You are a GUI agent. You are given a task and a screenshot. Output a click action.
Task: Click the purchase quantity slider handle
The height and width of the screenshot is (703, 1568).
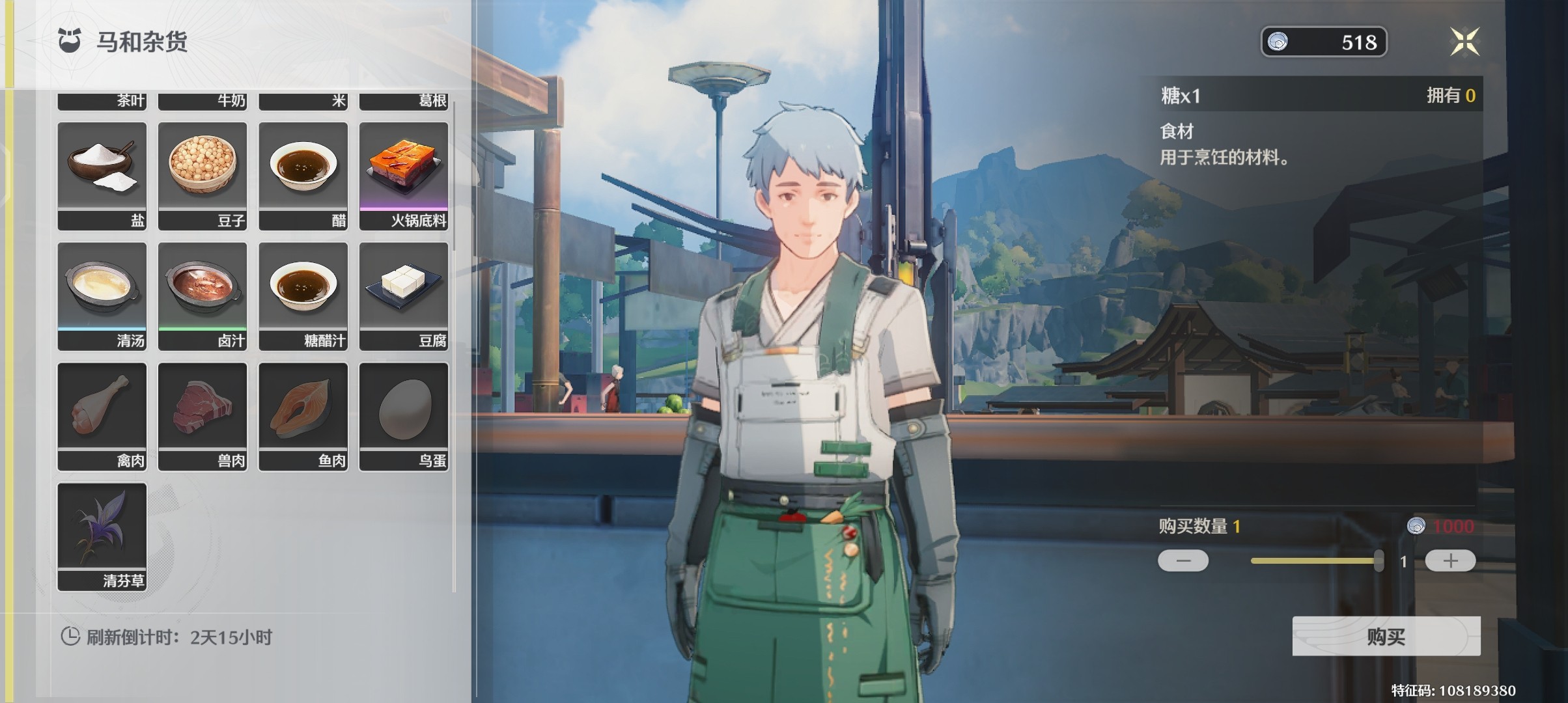[x=1378, y=560]
